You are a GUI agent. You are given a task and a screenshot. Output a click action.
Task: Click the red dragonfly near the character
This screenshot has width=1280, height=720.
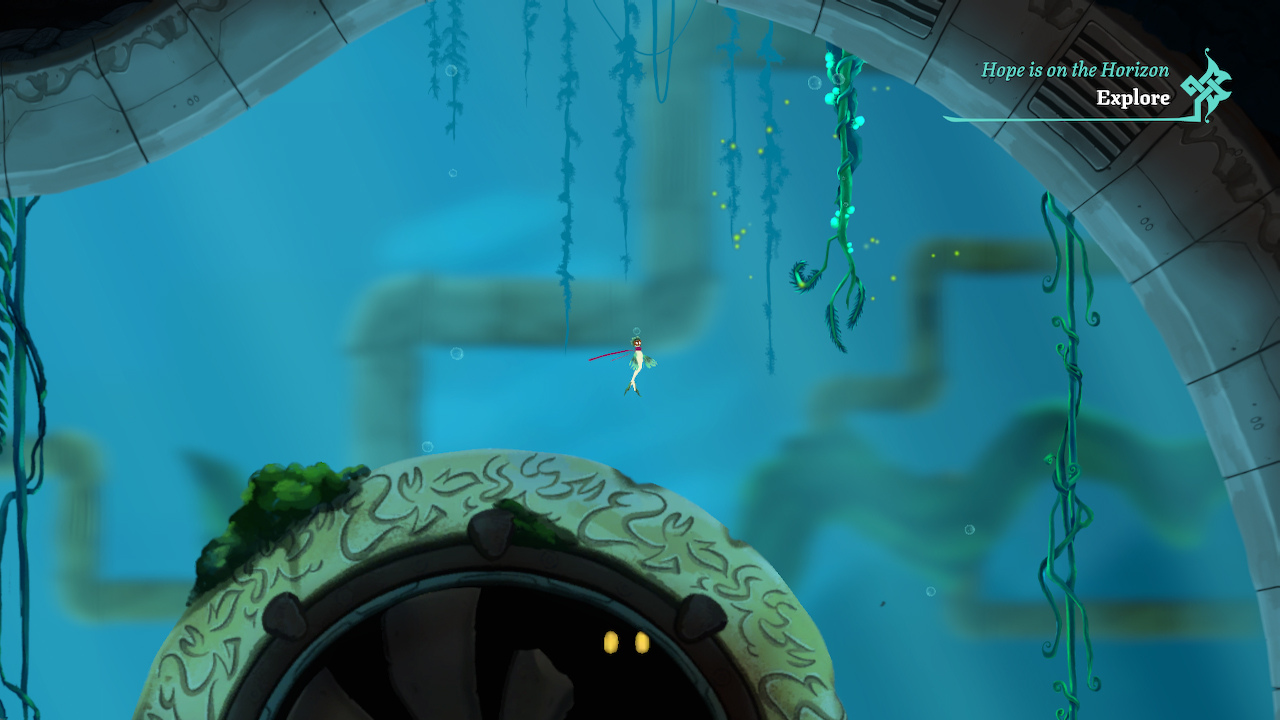605,352
